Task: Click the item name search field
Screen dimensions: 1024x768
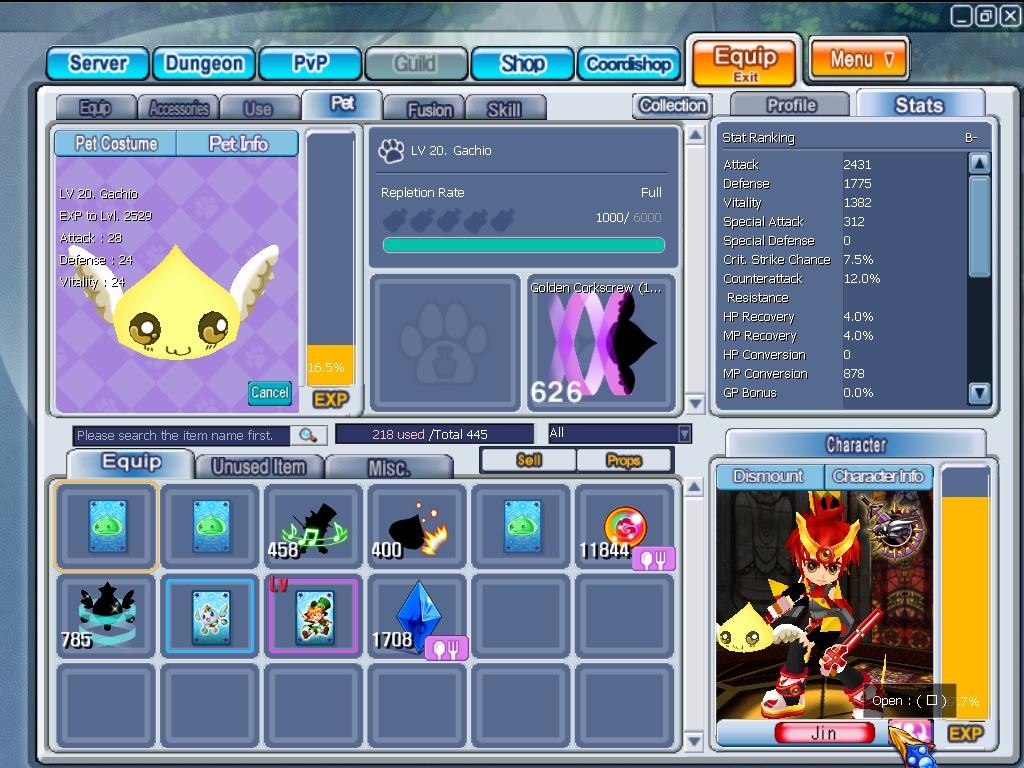Action: 182,435
